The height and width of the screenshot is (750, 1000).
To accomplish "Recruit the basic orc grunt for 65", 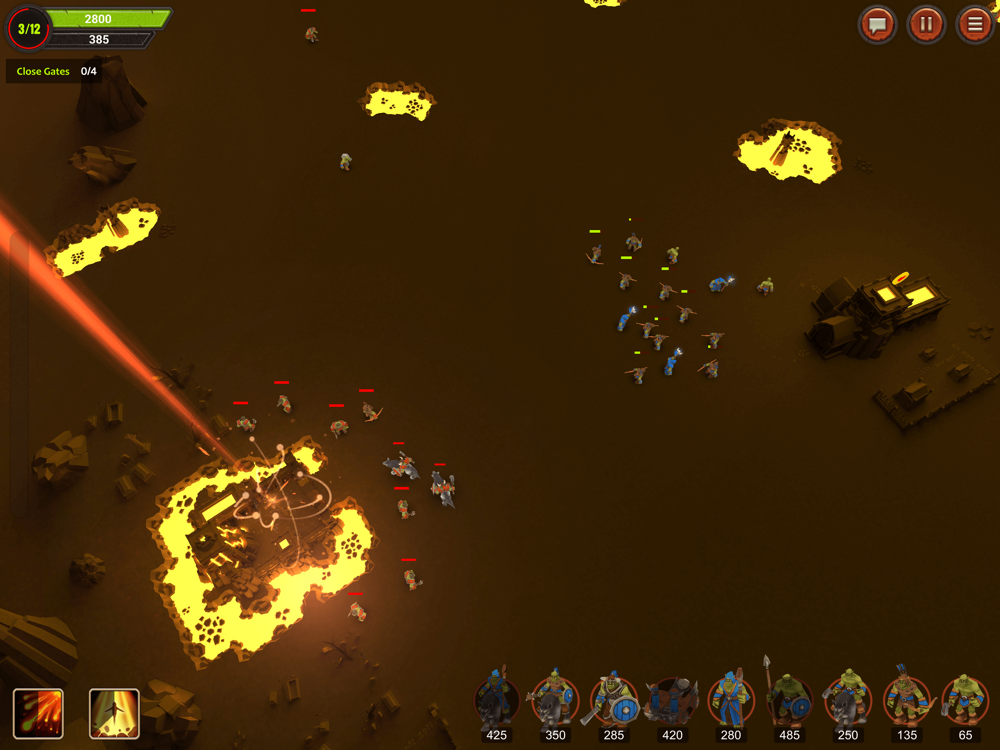I will (x=965, y=700).
